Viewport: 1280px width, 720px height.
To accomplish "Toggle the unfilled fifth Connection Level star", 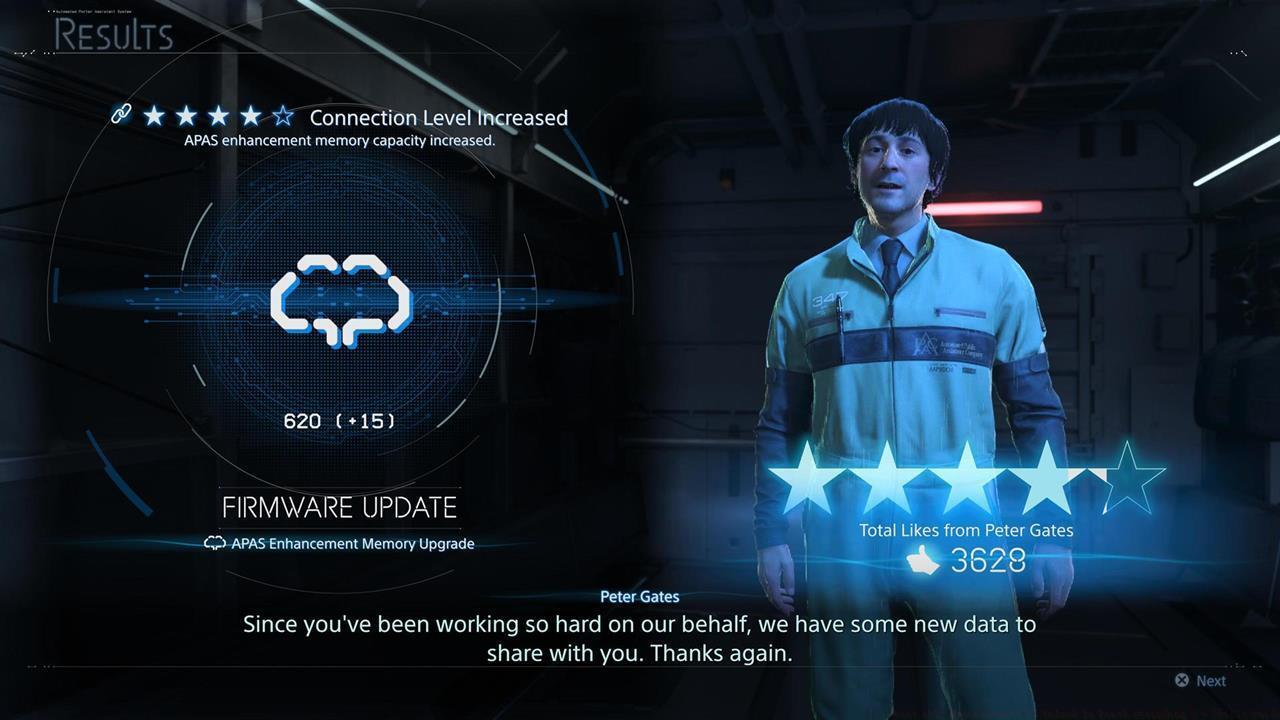I will 284,116.
